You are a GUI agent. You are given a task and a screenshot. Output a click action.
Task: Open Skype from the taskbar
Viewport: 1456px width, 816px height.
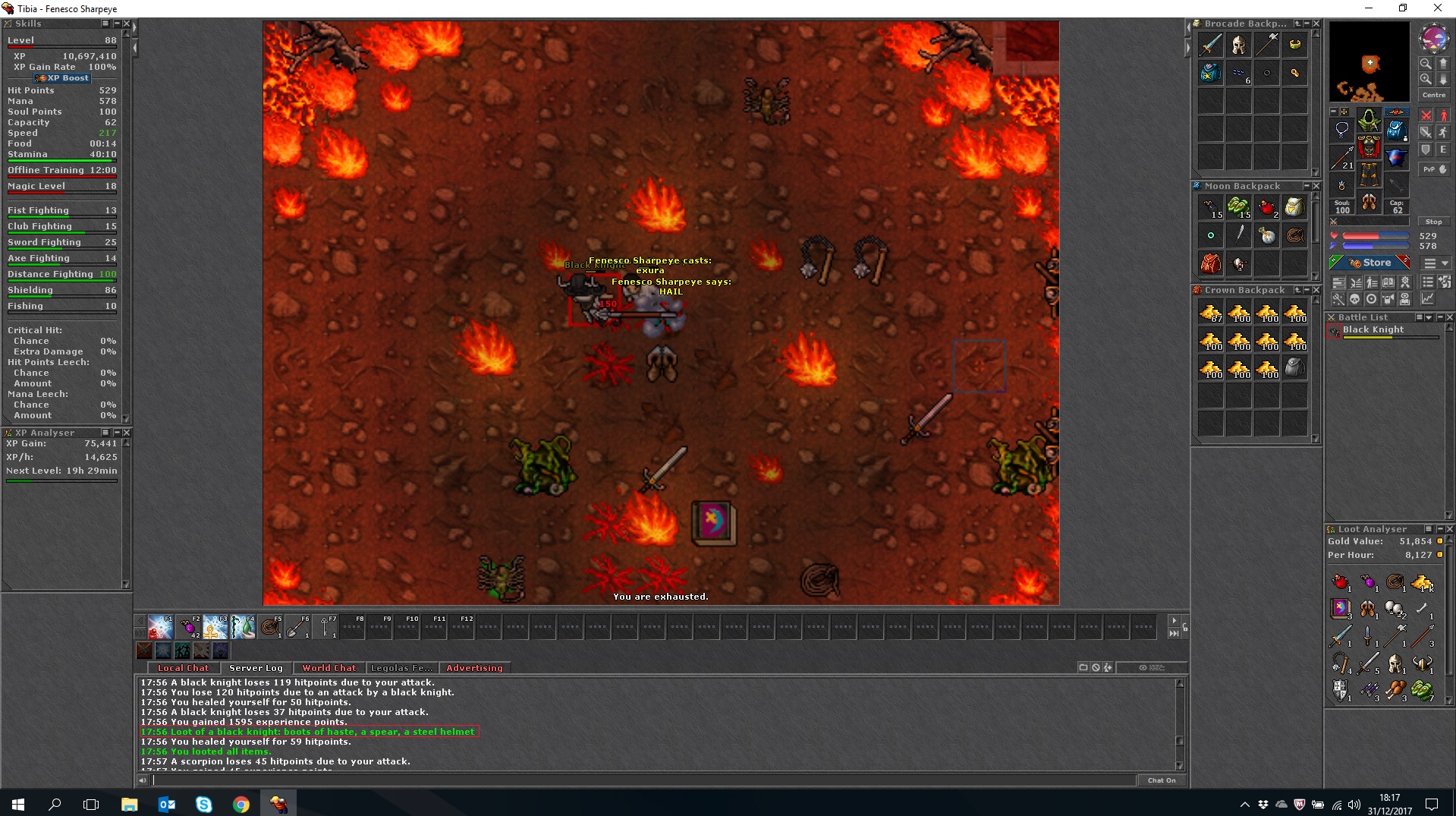pos(203,805)
